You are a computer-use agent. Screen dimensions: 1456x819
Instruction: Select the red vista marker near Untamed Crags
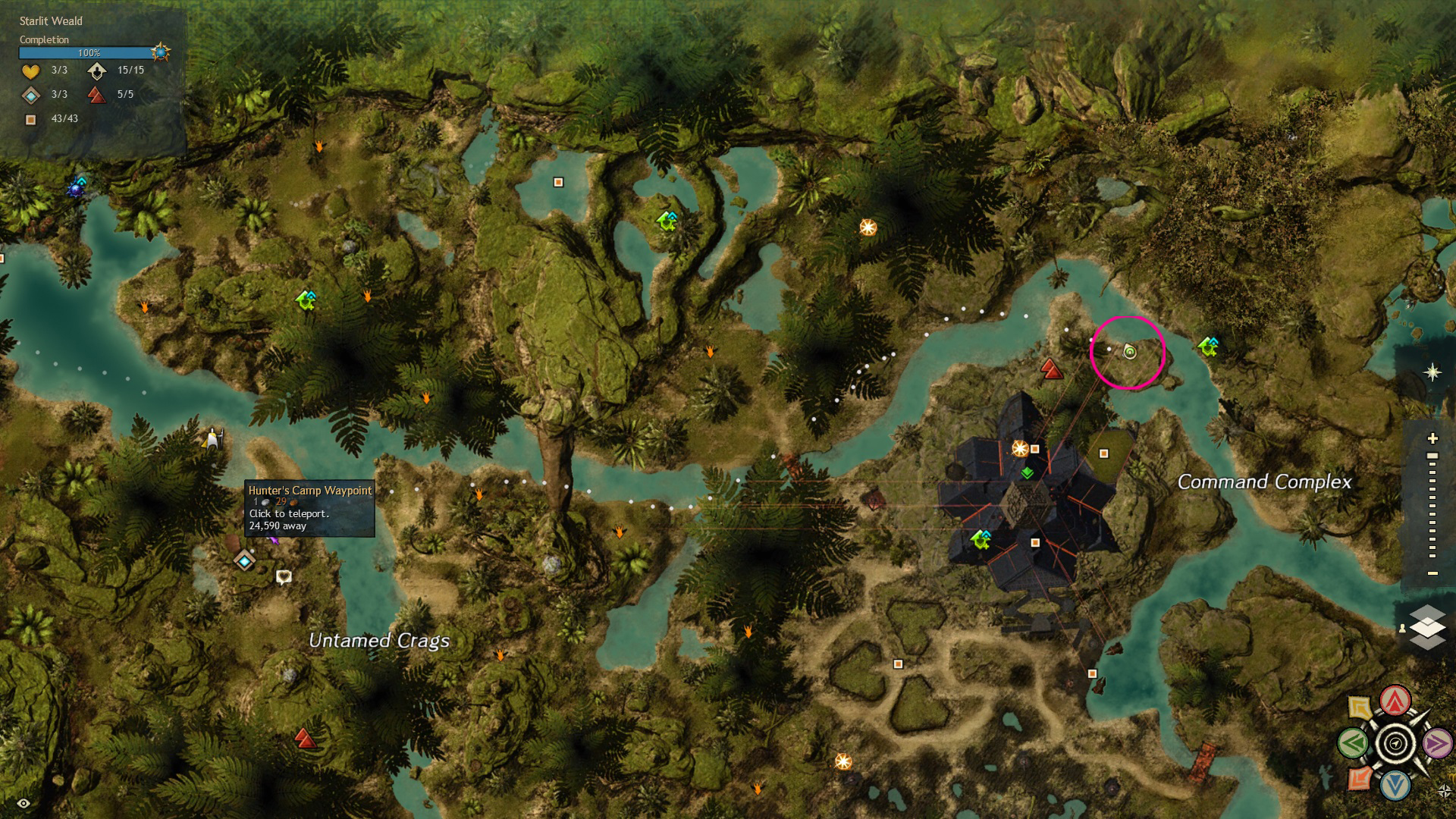(x=305, y=738)
